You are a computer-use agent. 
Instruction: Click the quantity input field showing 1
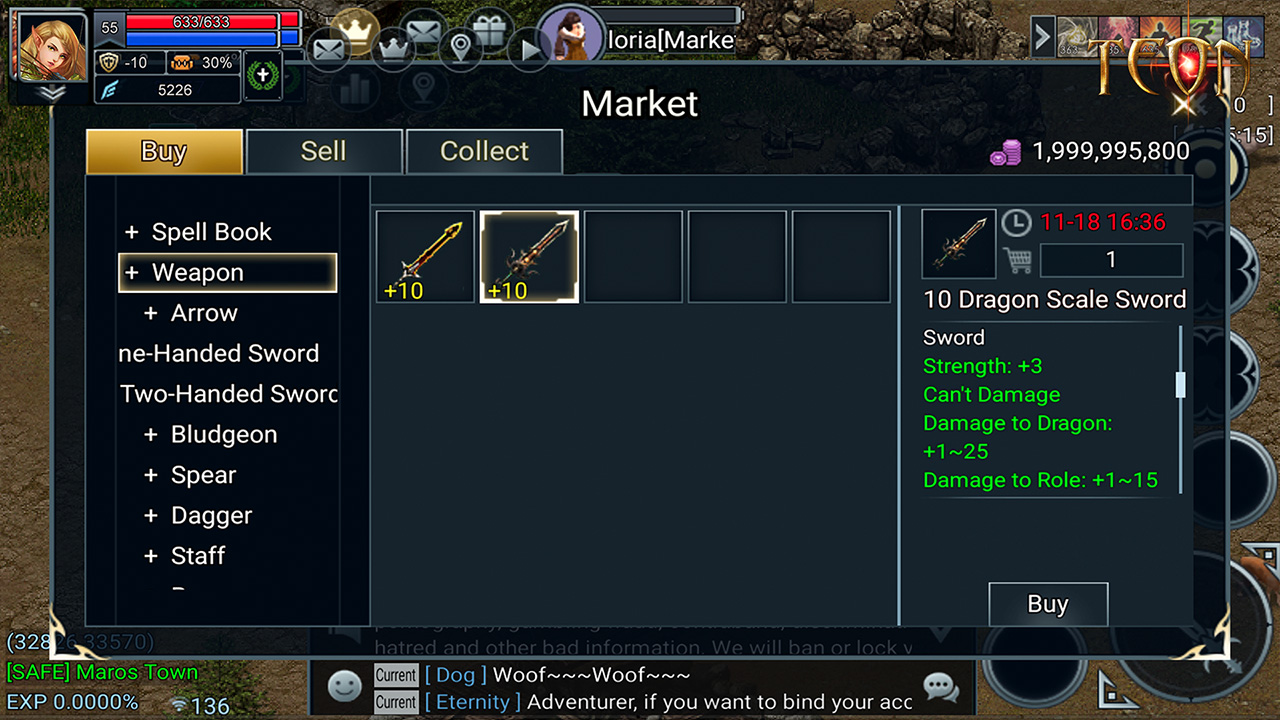pos(1110,260)
